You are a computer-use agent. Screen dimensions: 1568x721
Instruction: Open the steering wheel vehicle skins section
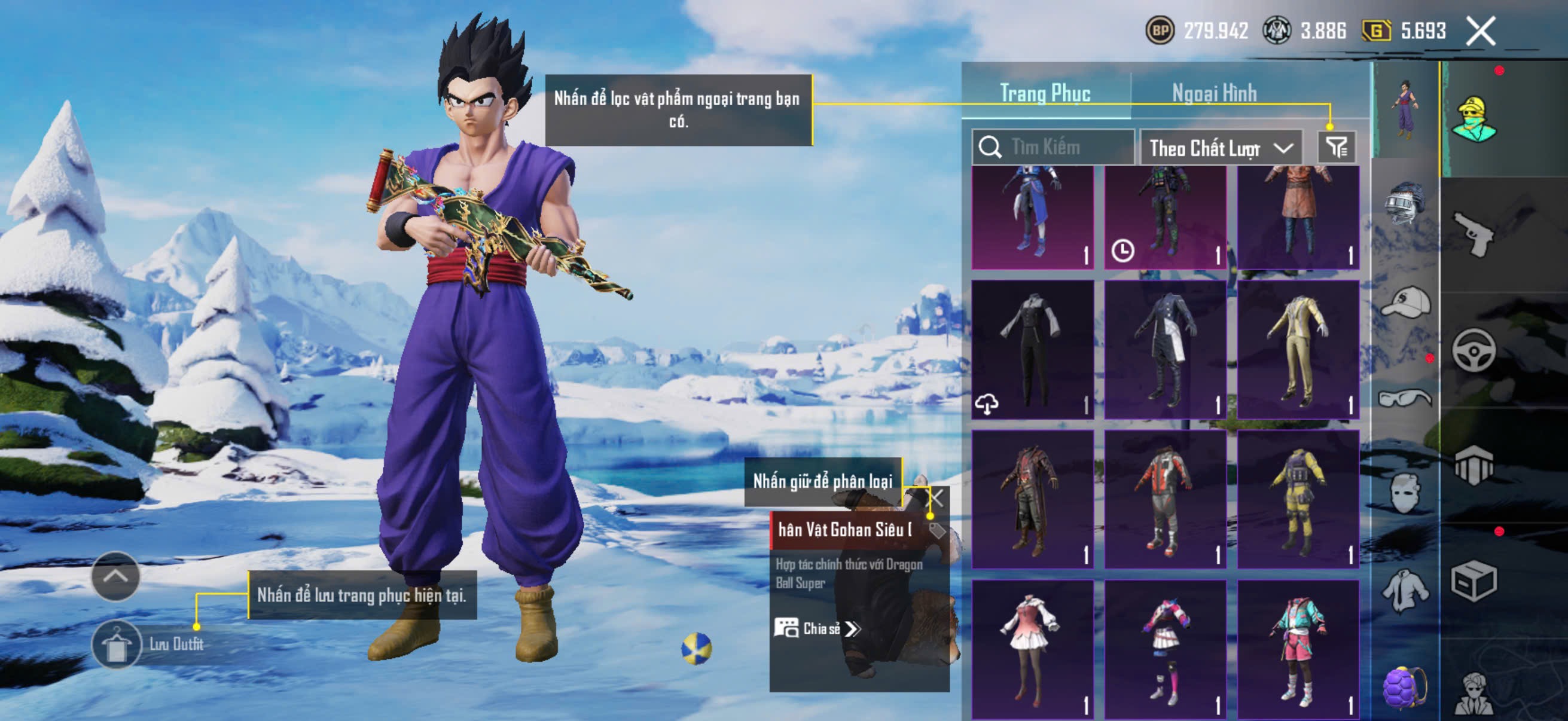(x=1473, y=350)
